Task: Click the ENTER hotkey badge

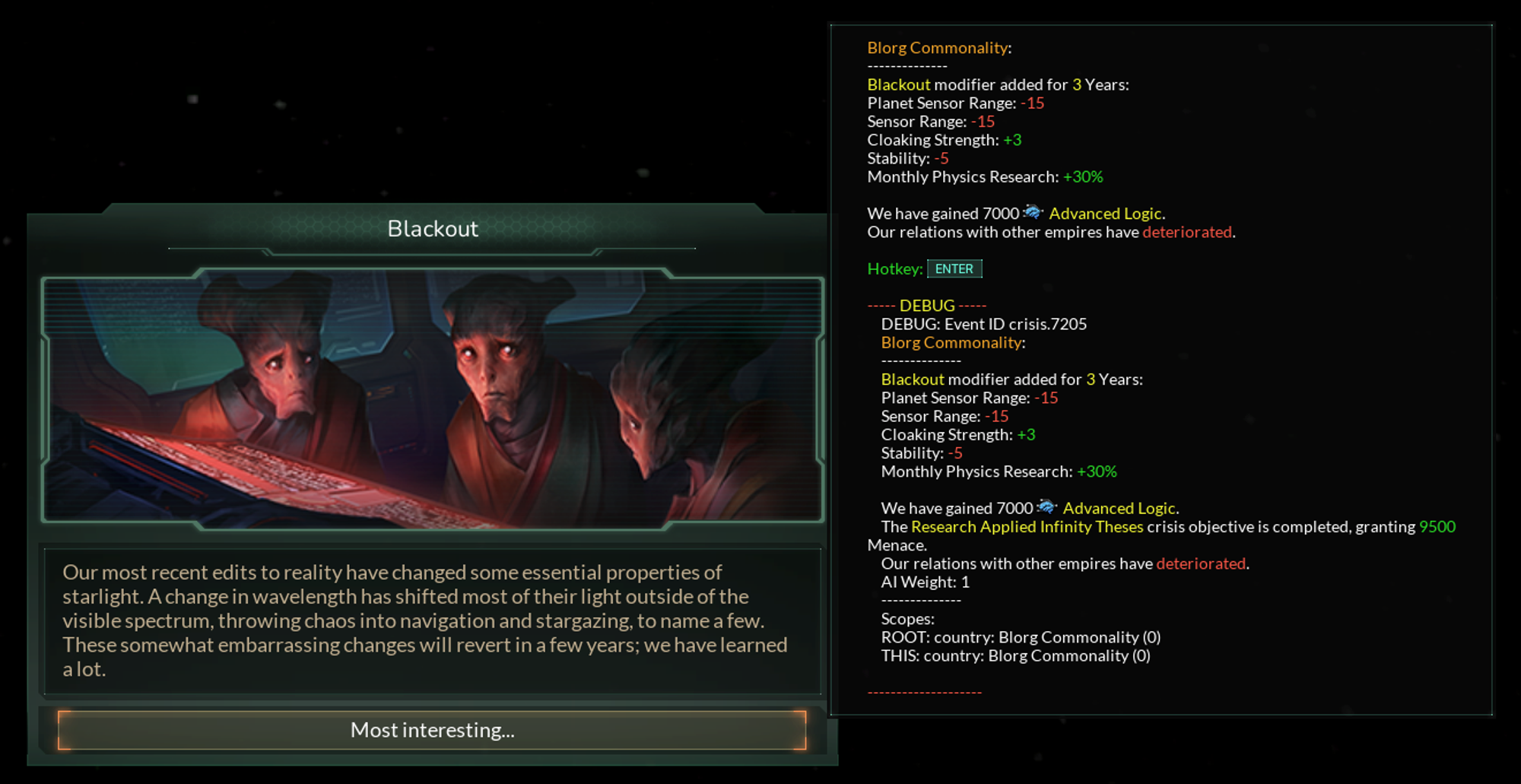Action: tap(954, 268)
